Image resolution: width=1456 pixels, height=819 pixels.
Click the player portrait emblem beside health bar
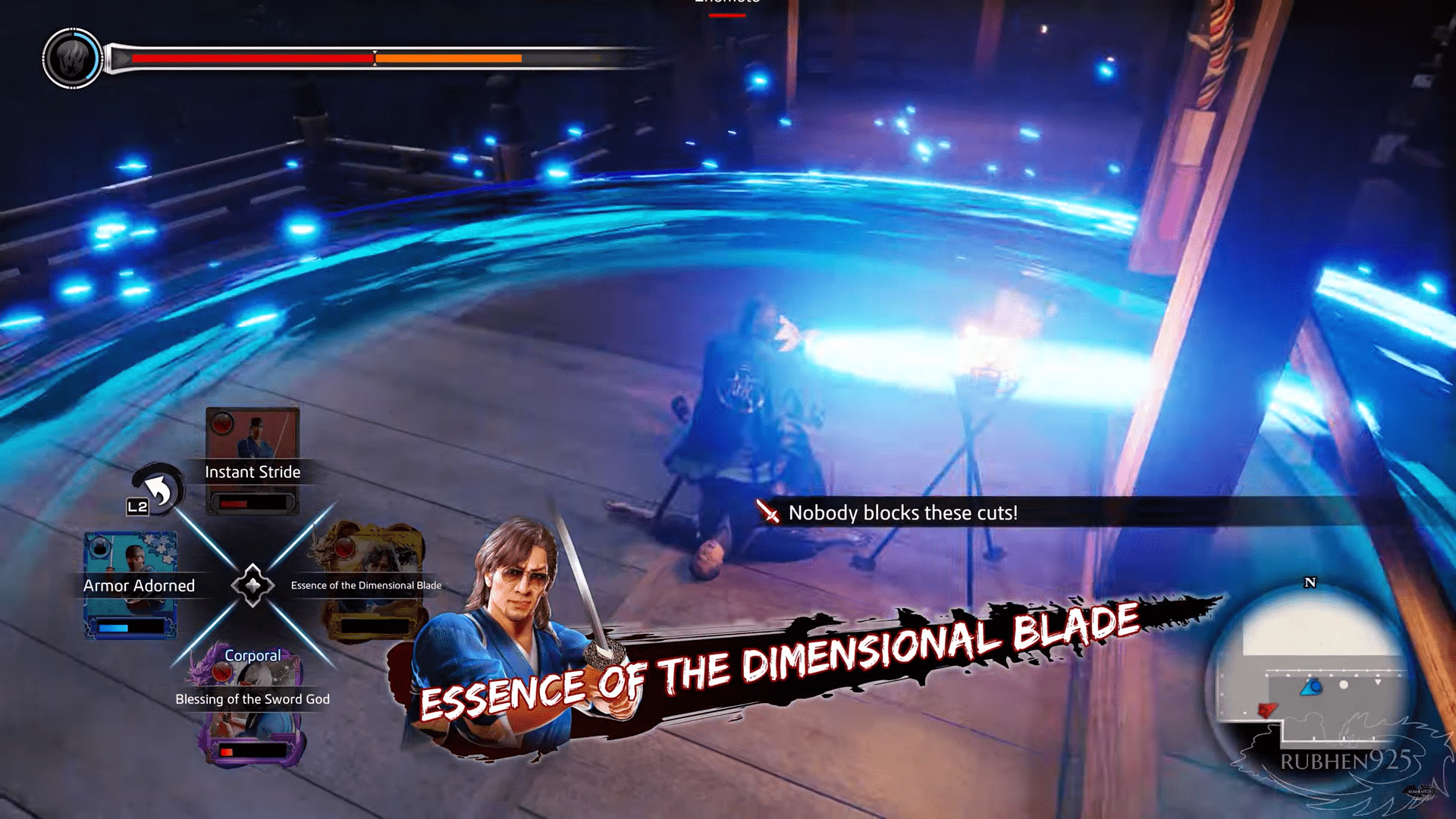pyautogui.click(x=72, y=58)
